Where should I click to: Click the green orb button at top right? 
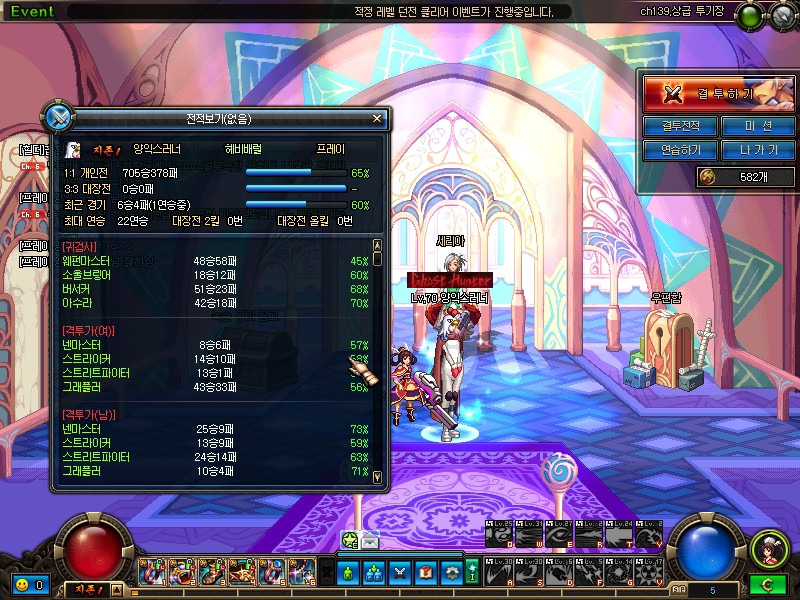point(748,16)
